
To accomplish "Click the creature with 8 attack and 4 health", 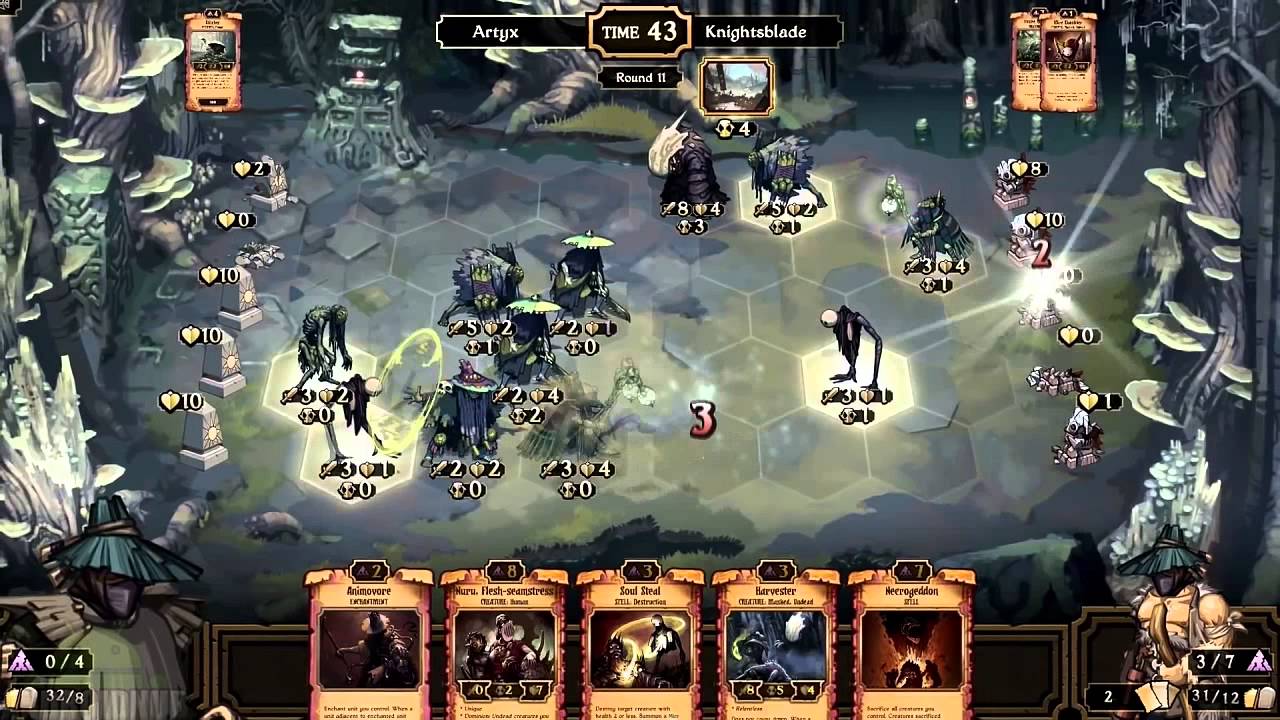I will tap(690, 180).
